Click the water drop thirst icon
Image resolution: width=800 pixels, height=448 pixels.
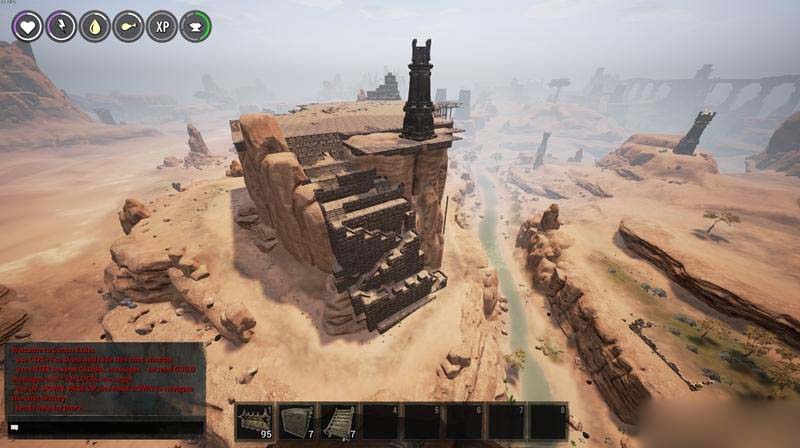95,26
